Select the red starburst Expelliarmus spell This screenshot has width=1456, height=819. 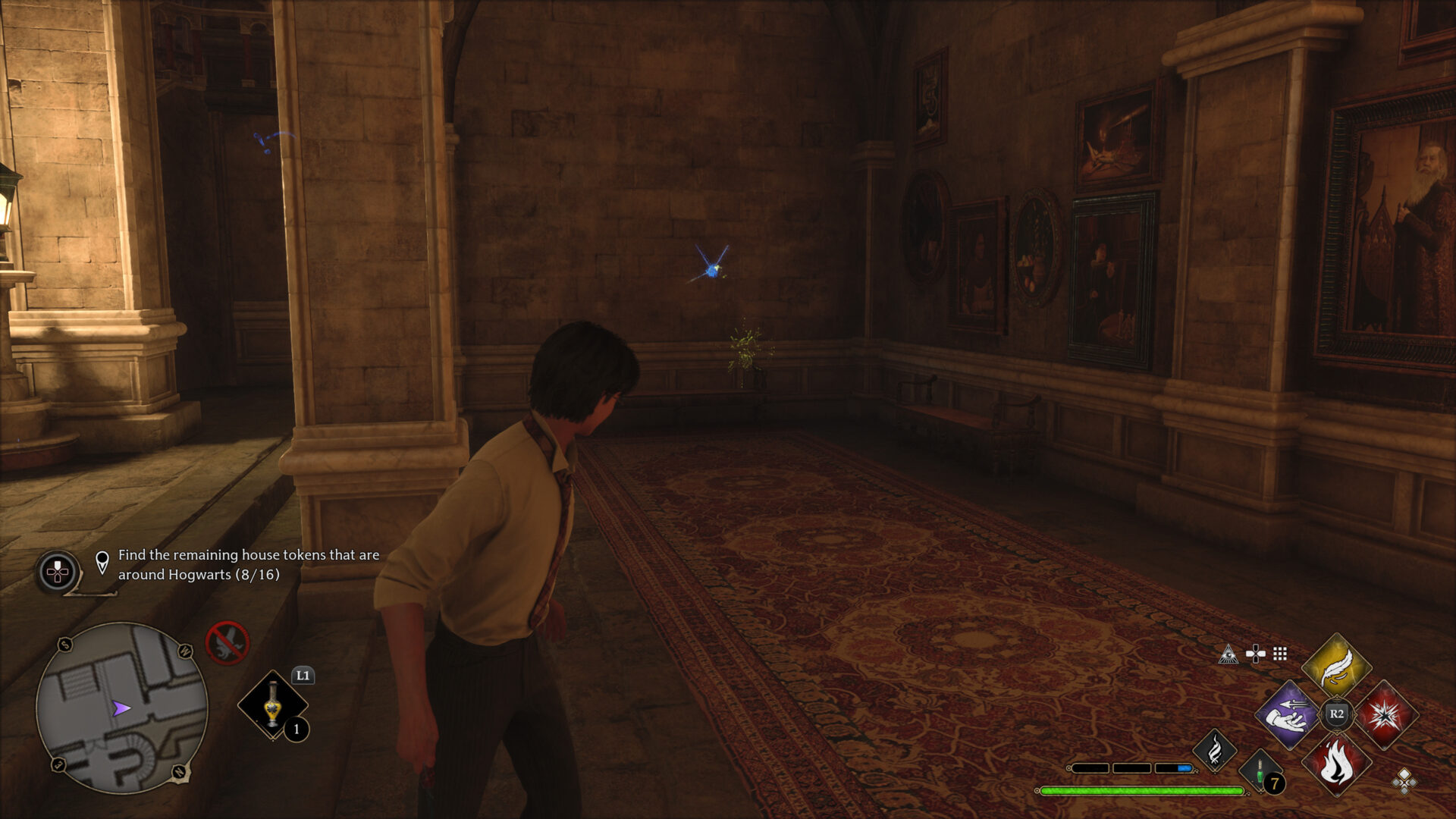(1385, 715)
